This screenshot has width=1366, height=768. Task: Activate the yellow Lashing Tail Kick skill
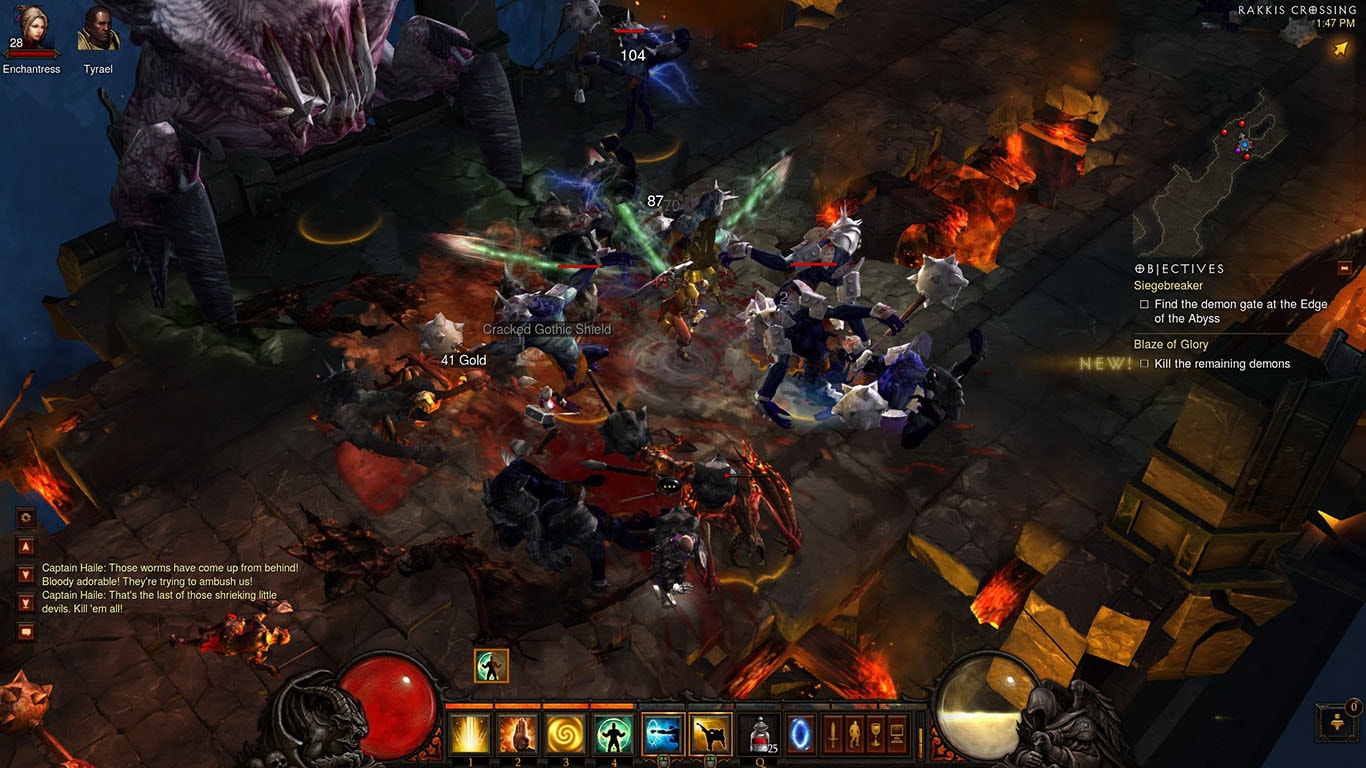tap(709, 734)
